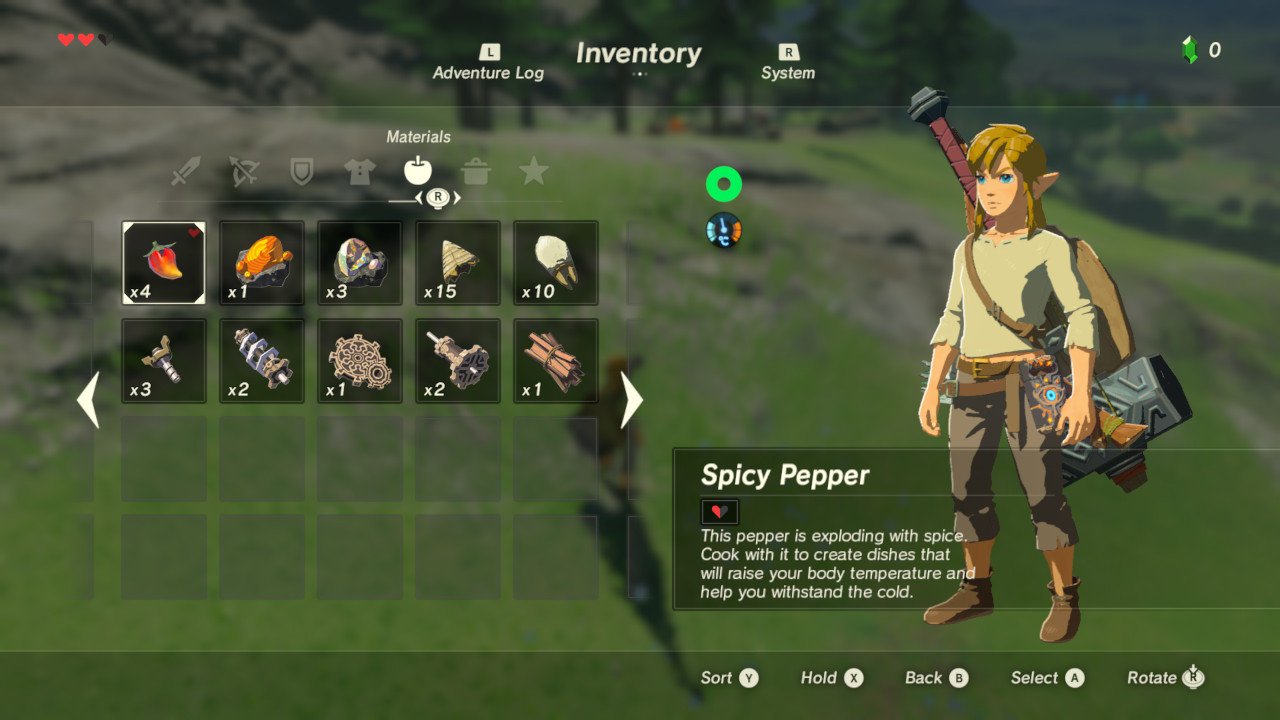
Task: Open the armor shirt tab
Action: click(x=360, y=172)
